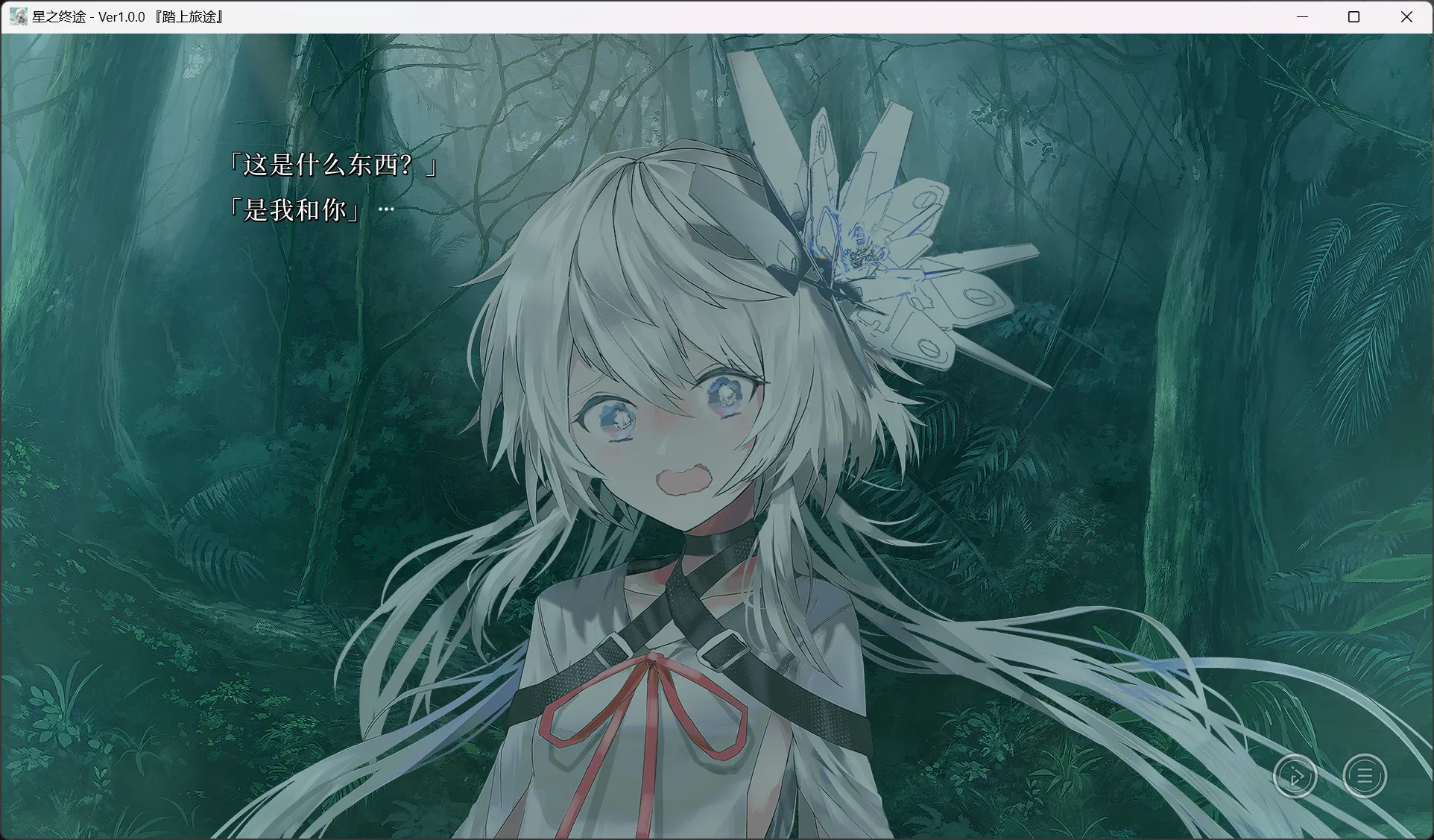Click the ellipsis continue indicator
Viewport: 1434px width, 840px height.
[x=387, y=209]
